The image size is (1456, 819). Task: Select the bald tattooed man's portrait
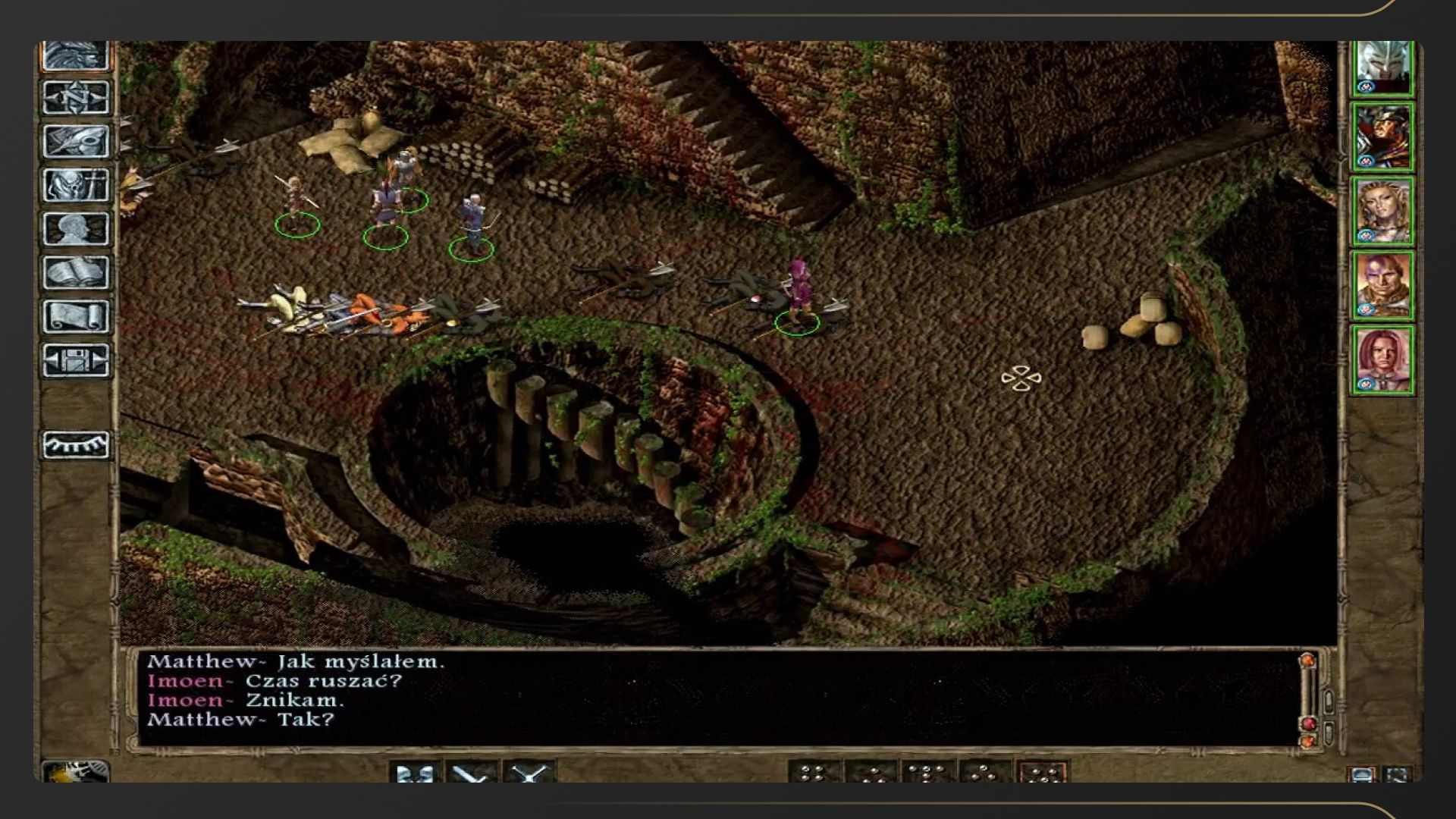pyautogui.click(x=1383, y=286)
